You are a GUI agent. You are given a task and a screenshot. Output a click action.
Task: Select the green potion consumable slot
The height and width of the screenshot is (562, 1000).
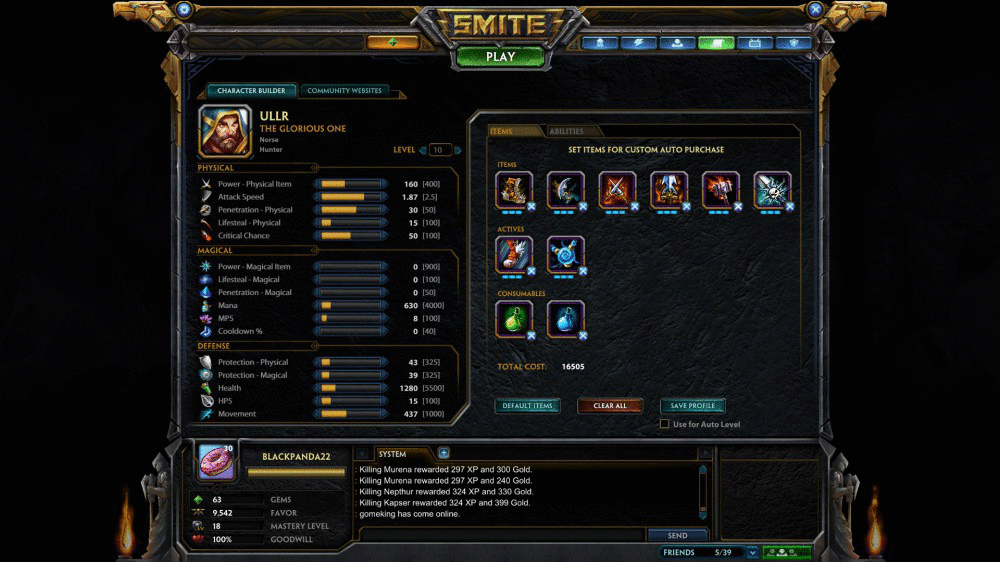pyautogui.click(x=514, y=319)
